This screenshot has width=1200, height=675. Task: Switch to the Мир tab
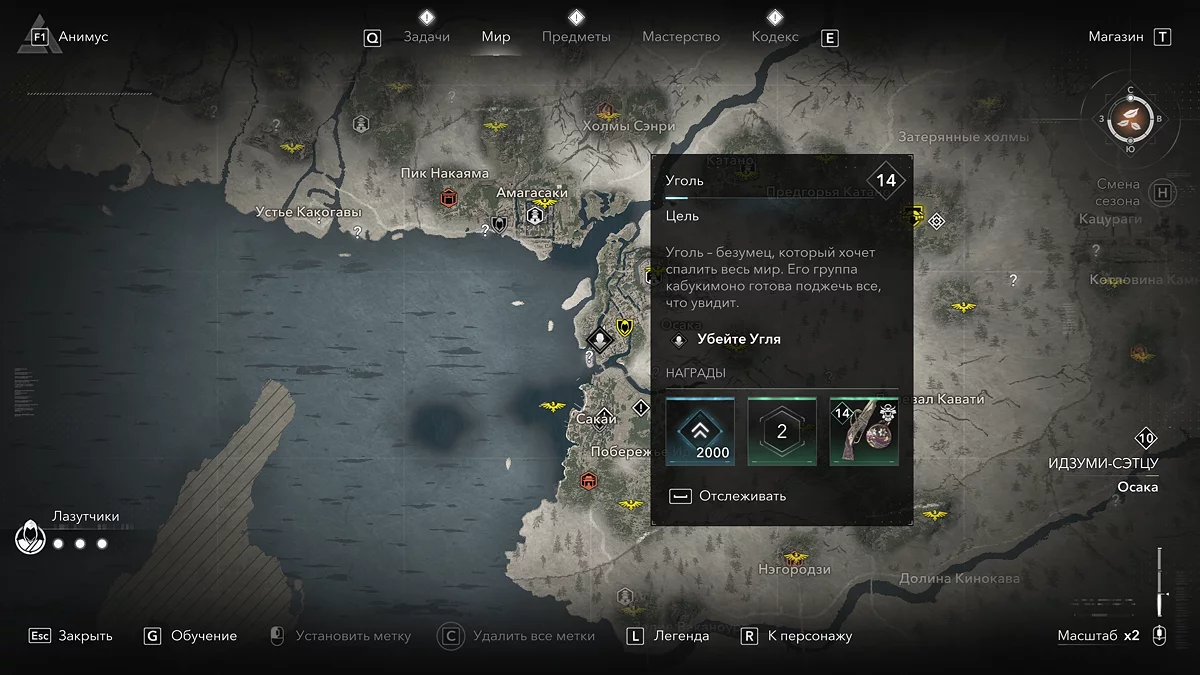click(x=496, y=37)
